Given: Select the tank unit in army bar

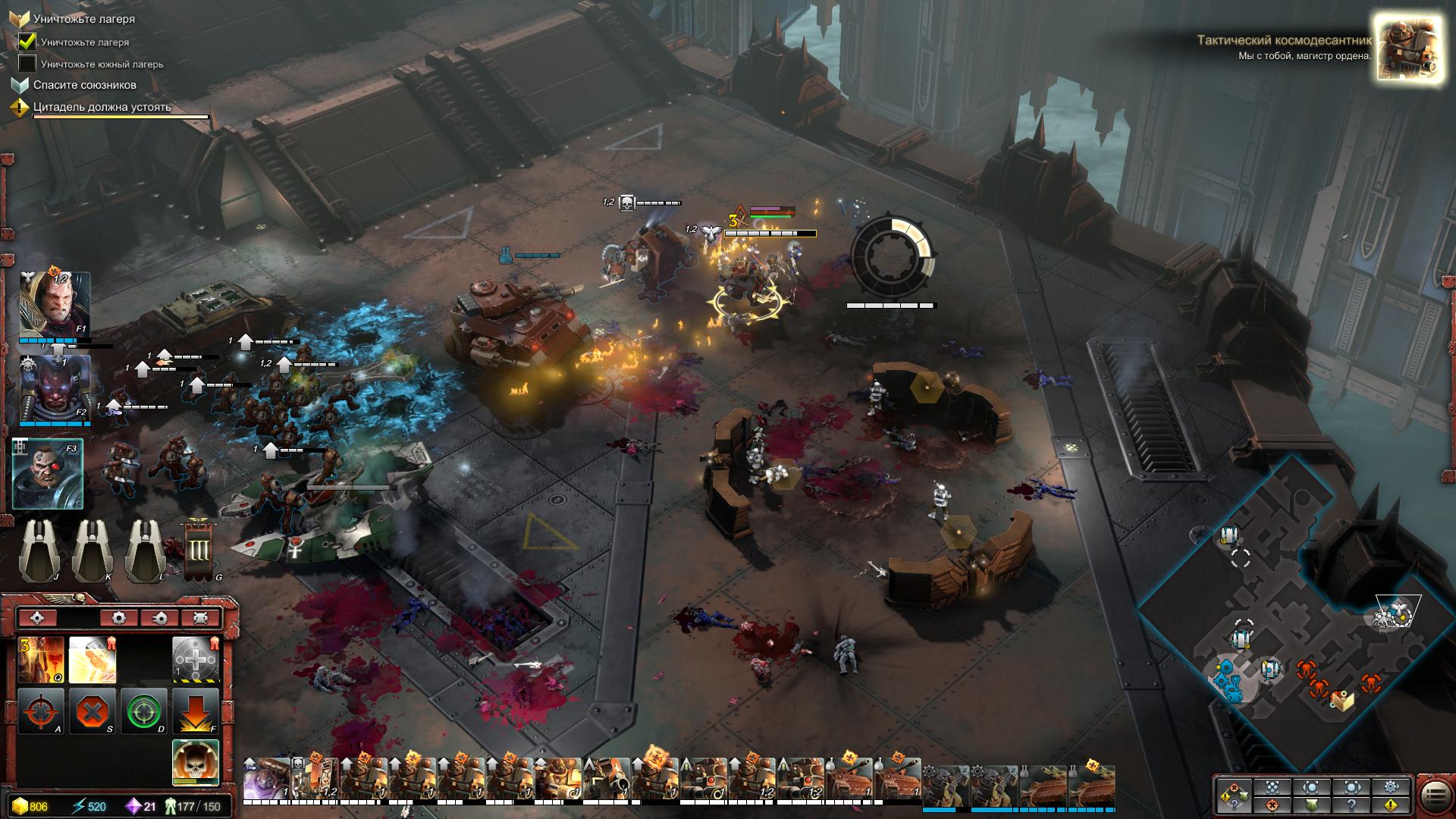Looking at the screenshot, I should [x=849, y=781].
